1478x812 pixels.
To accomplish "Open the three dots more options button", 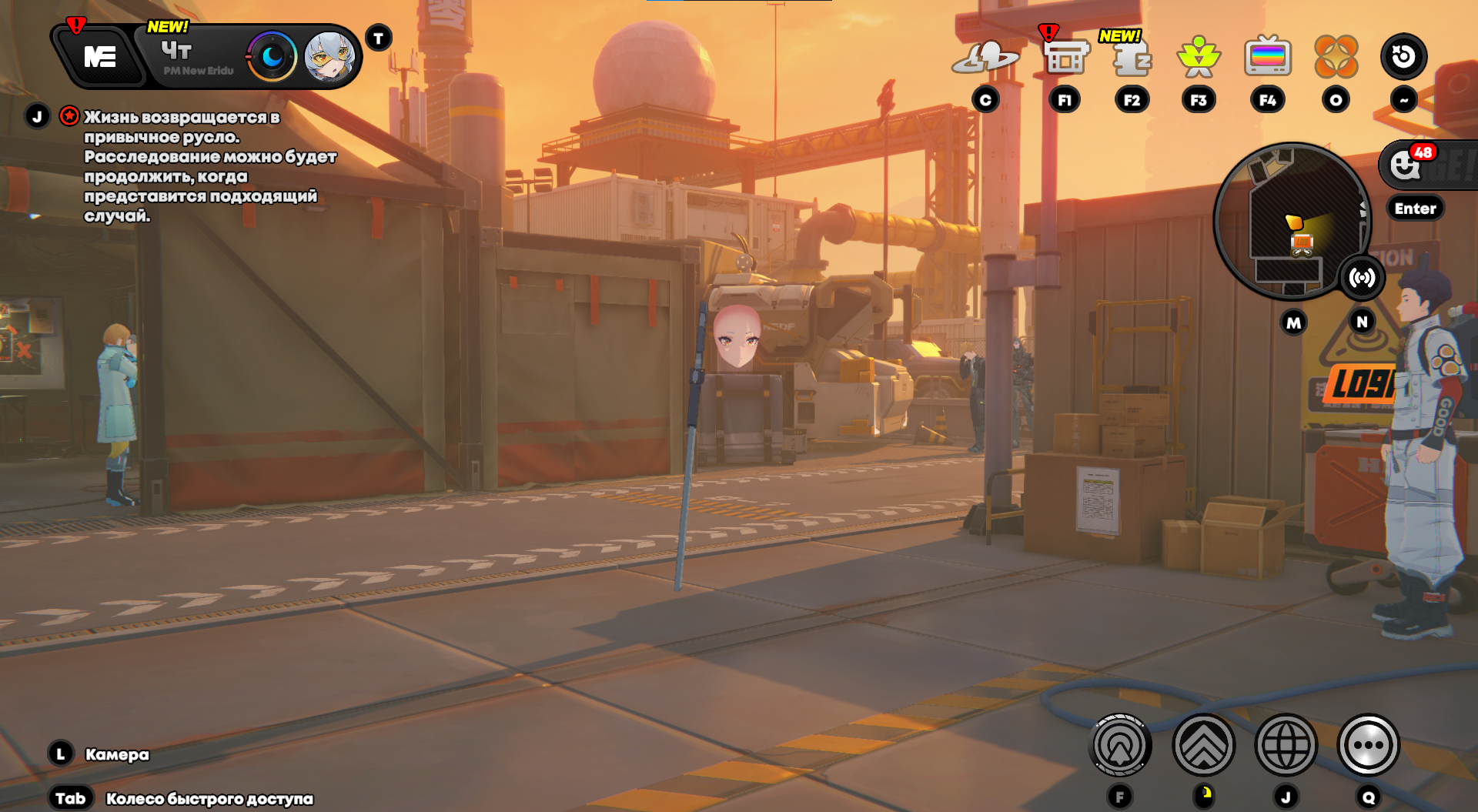I will tap(1369, 745).
